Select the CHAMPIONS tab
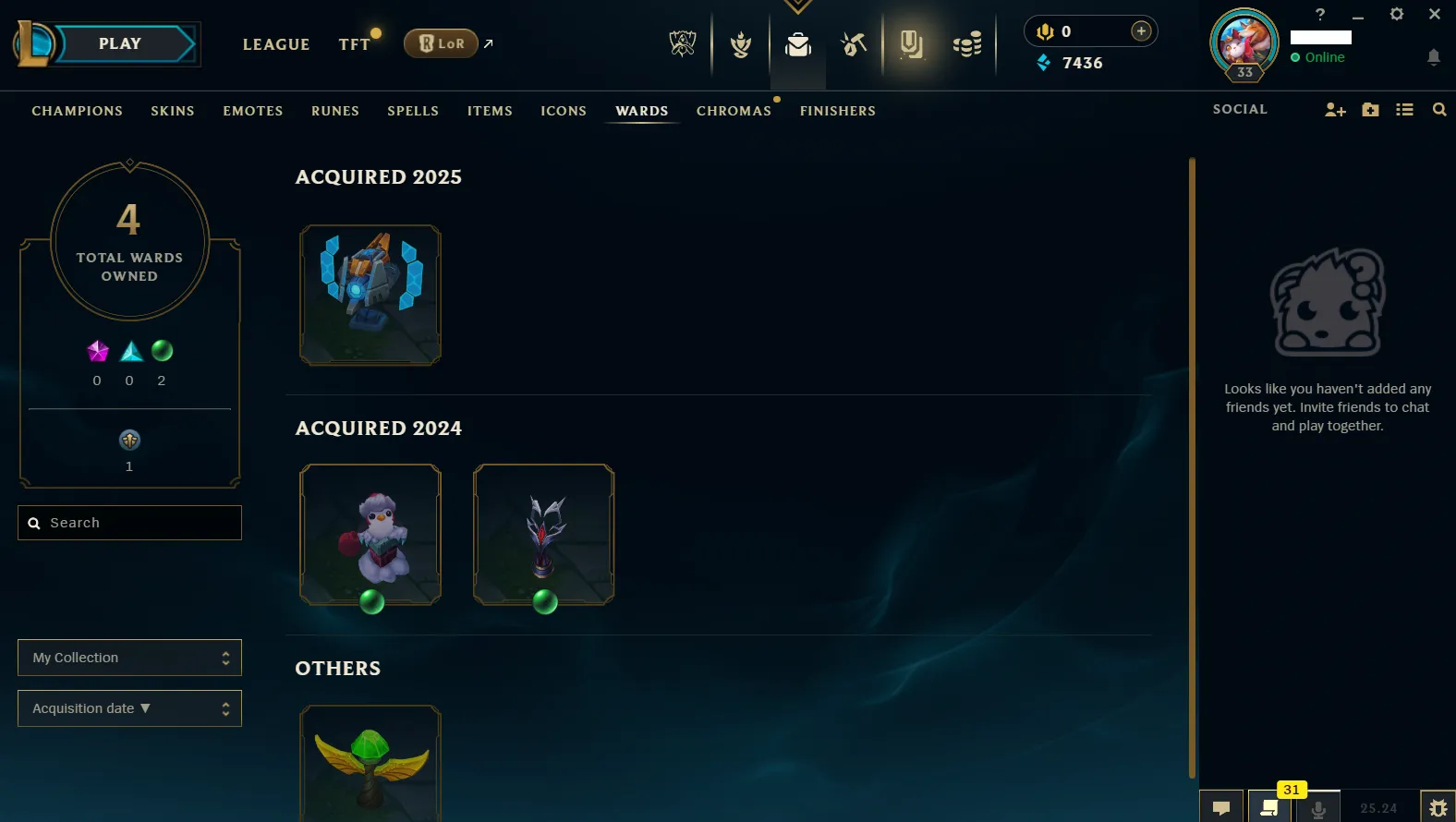 click(77, 111)
